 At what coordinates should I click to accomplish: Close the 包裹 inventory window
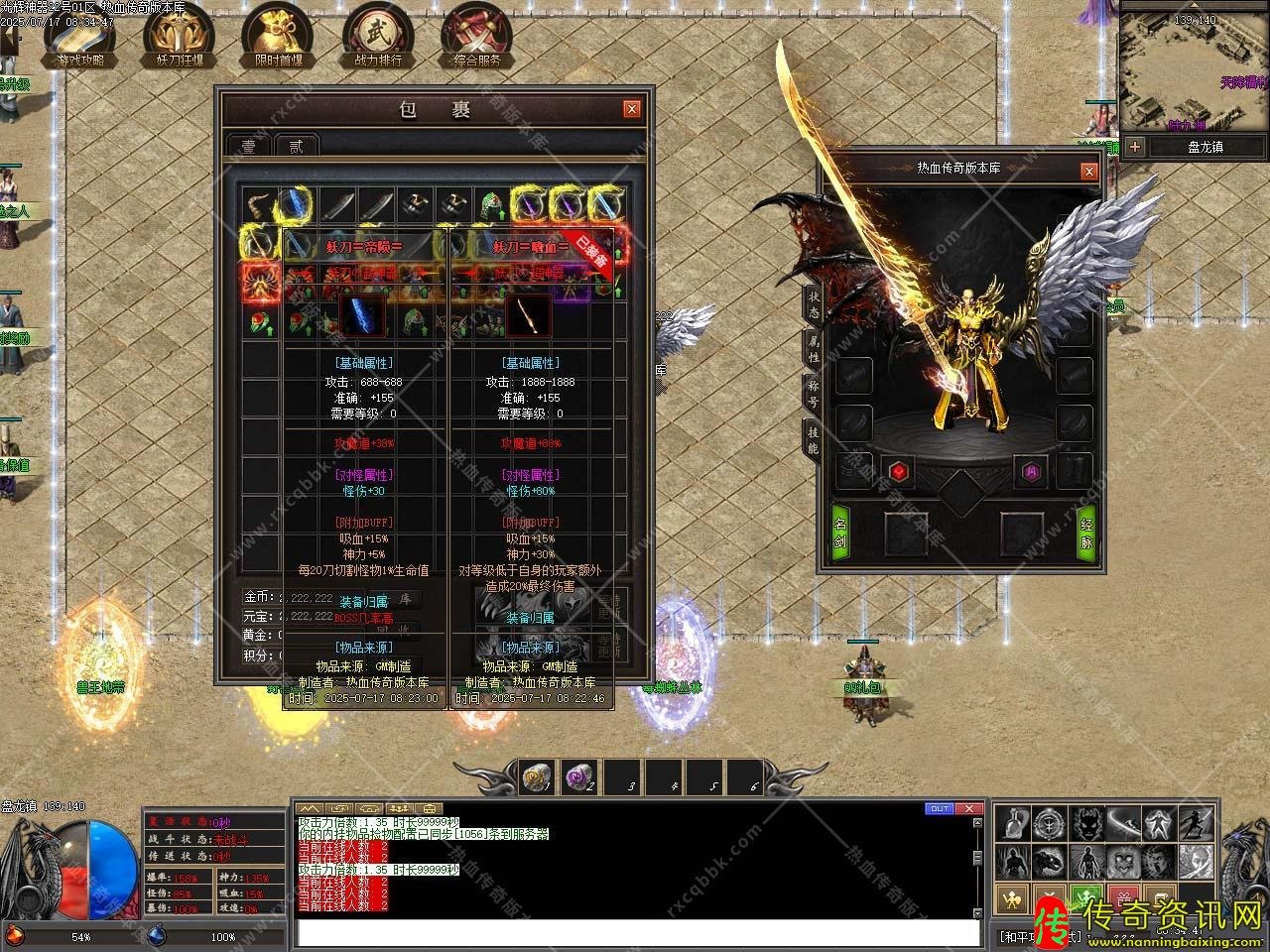[x=632, y=109]
